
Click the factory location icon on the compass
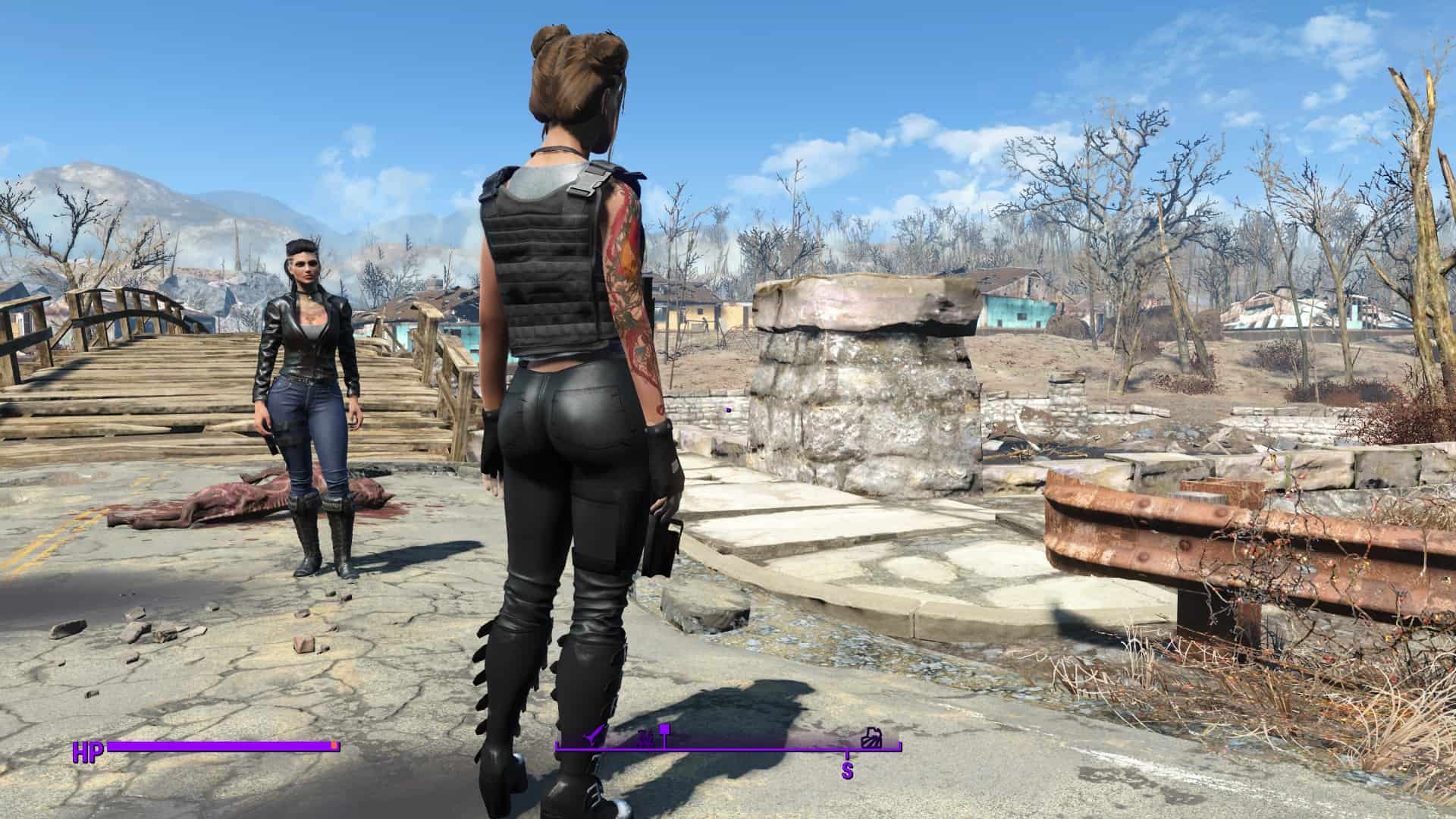873,738
